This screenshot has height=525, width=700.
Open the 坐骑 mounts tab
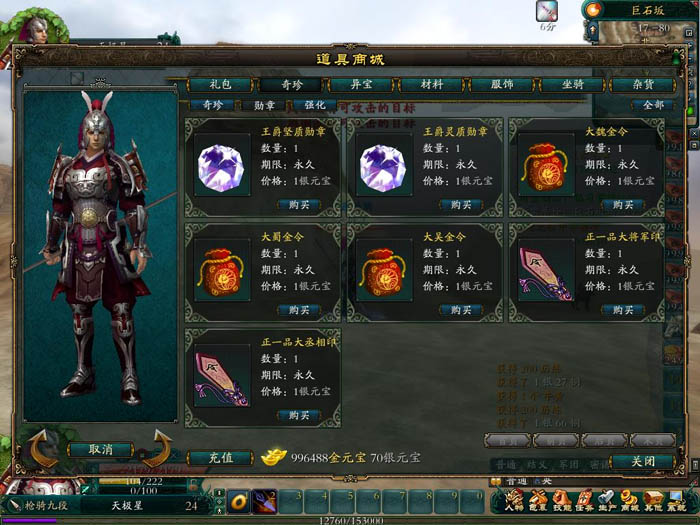(x=572, y=85)
